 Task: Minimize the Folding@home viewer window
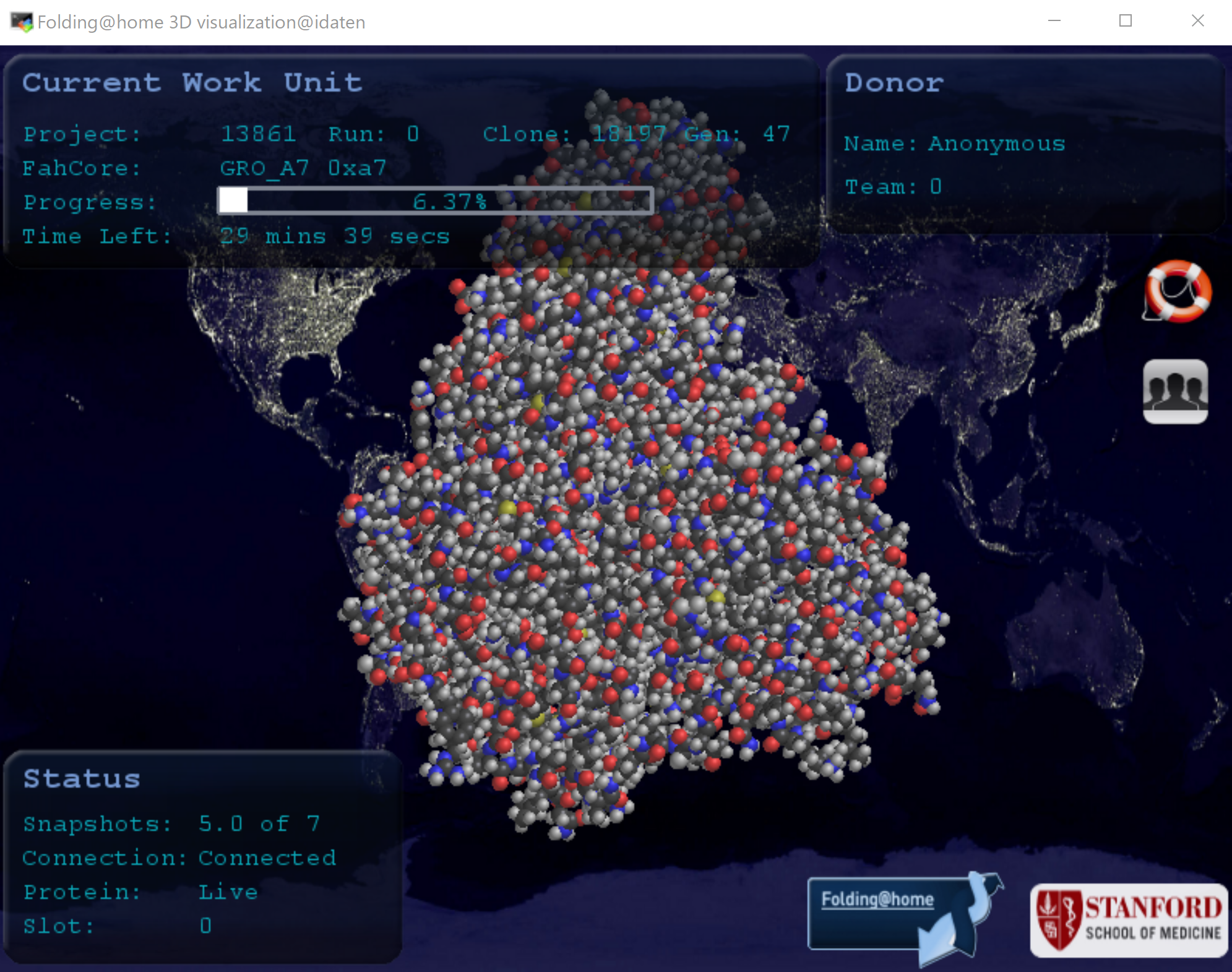click(x=1054, y=21)
